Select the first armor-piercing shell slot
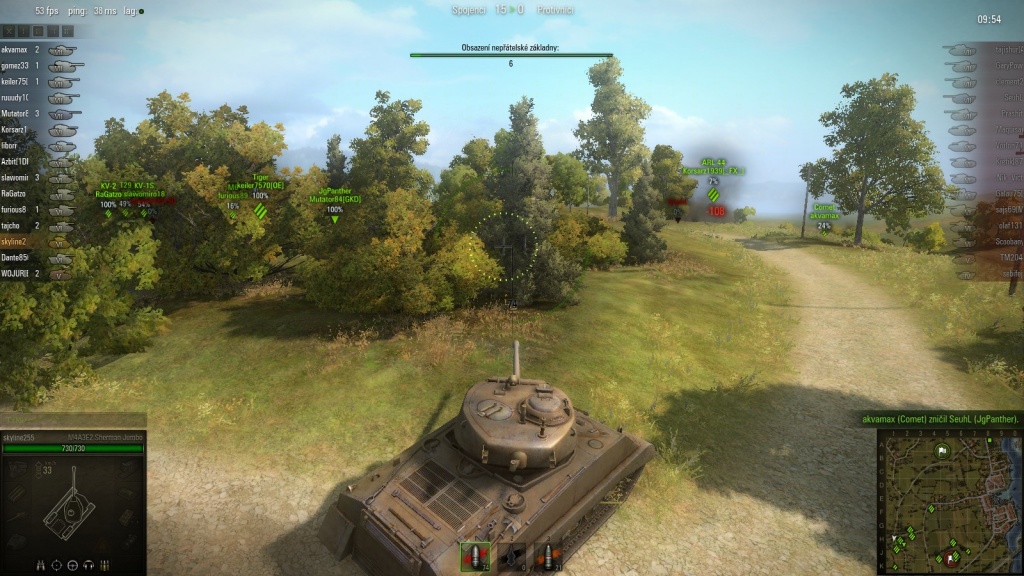 tap(475, 557)
